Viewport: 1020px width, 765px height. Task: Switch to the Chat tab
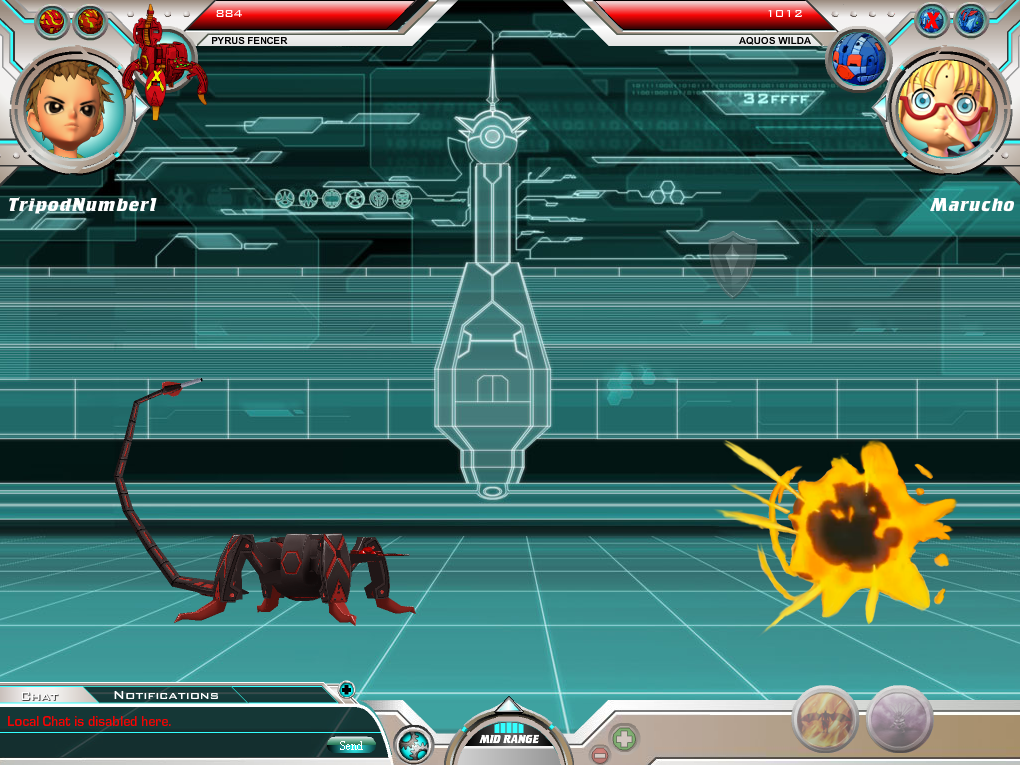pyautogui.click(x=40, y=695)
